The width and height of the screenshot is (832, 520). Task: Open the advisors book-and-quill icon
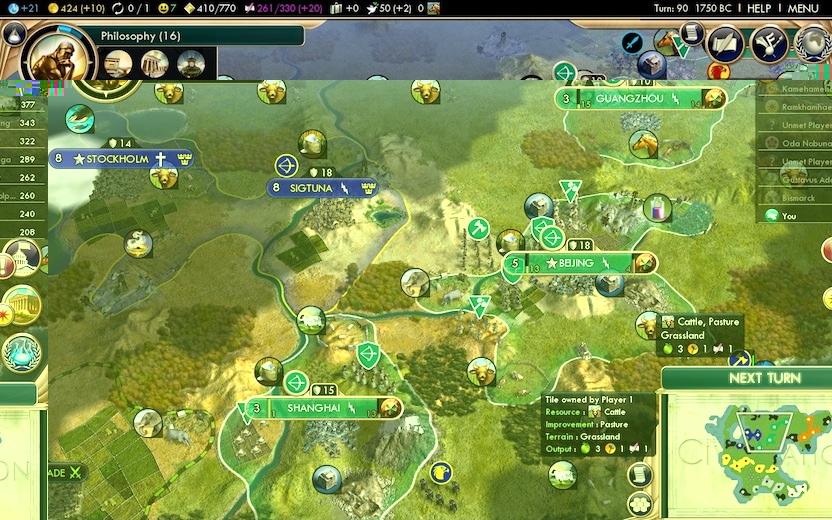point(725,43)
